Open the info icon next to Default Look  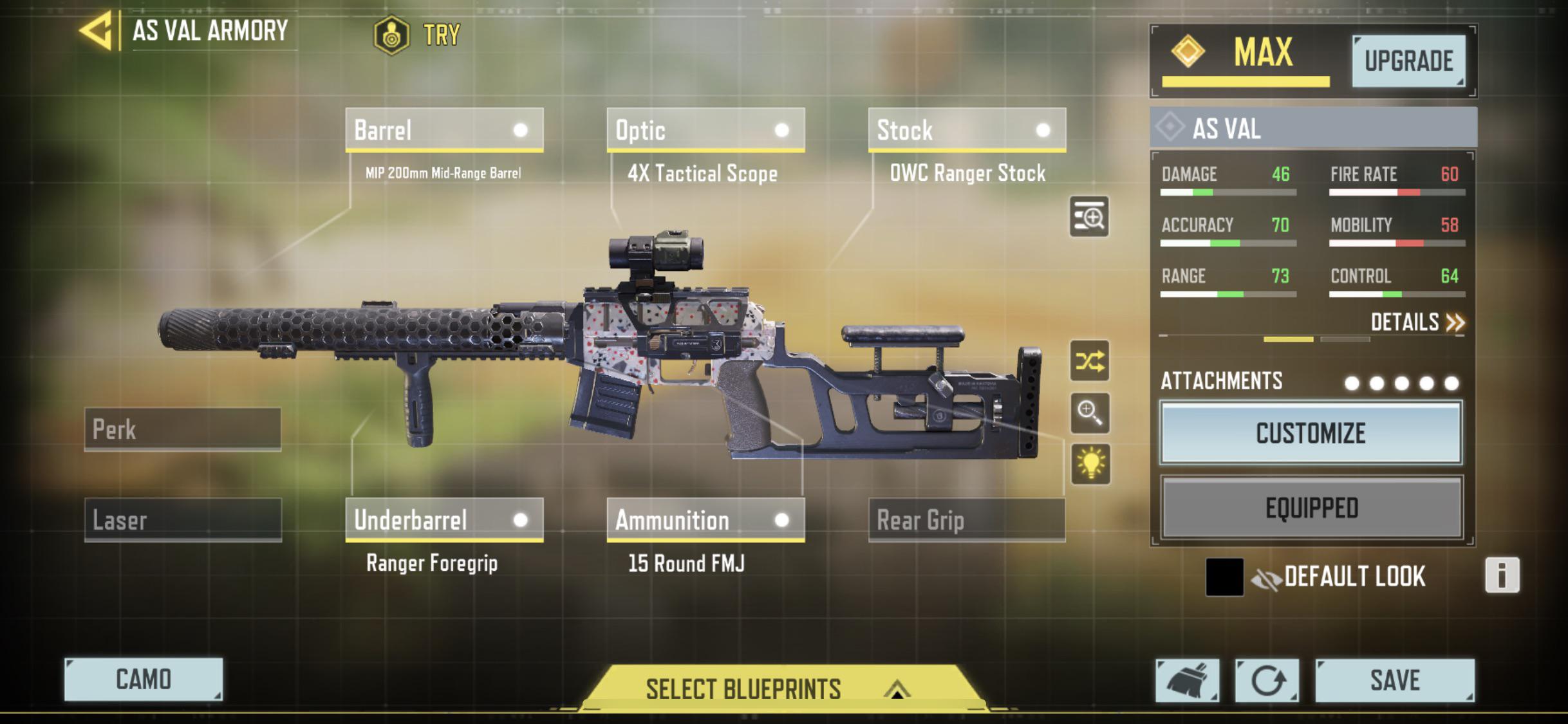[1502, 575]
